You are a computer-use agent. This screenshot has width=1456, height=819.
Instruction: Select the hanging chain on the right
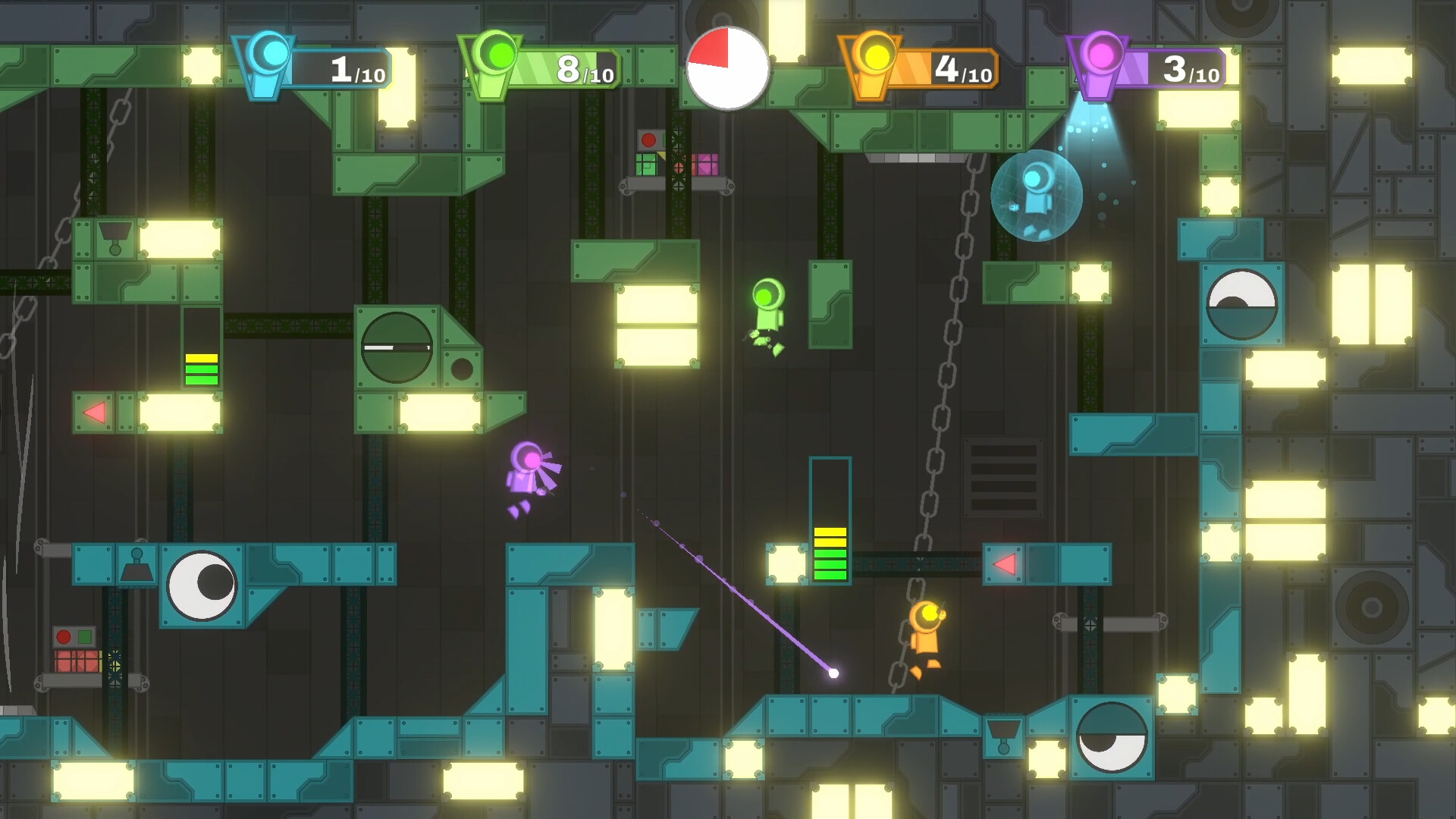(954, 341)
